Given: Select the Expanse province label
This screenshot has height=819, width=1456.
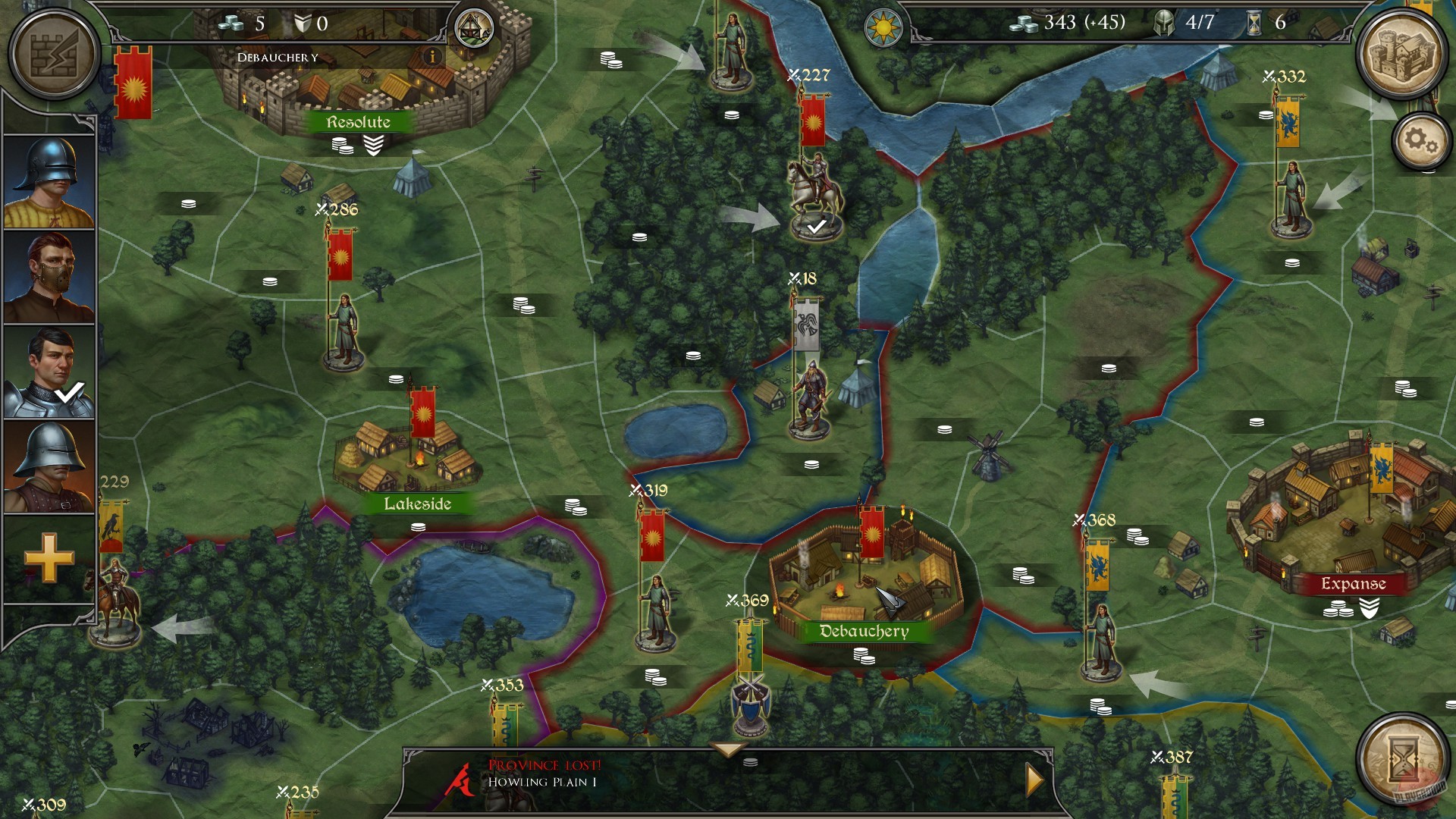Looking at the screenshot, I should 1352,585.
